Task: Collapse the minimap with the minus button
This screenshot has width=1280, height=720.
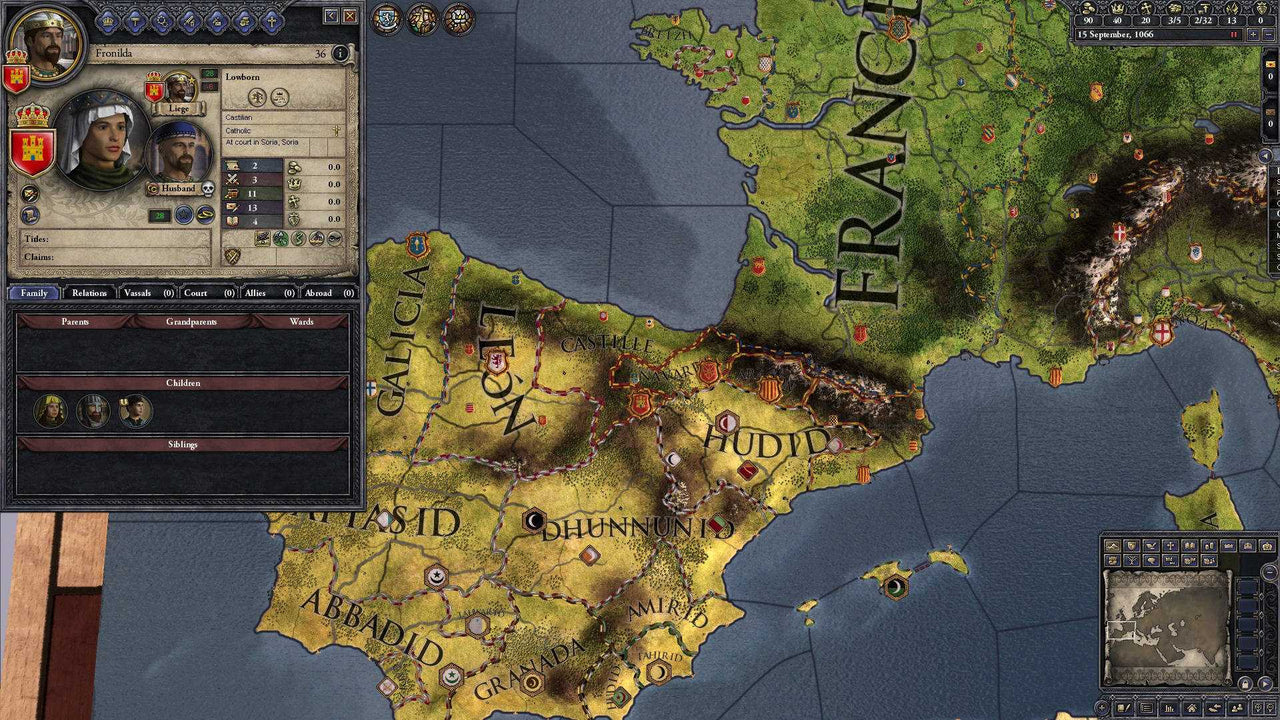Action: (x=1268, y=571)
